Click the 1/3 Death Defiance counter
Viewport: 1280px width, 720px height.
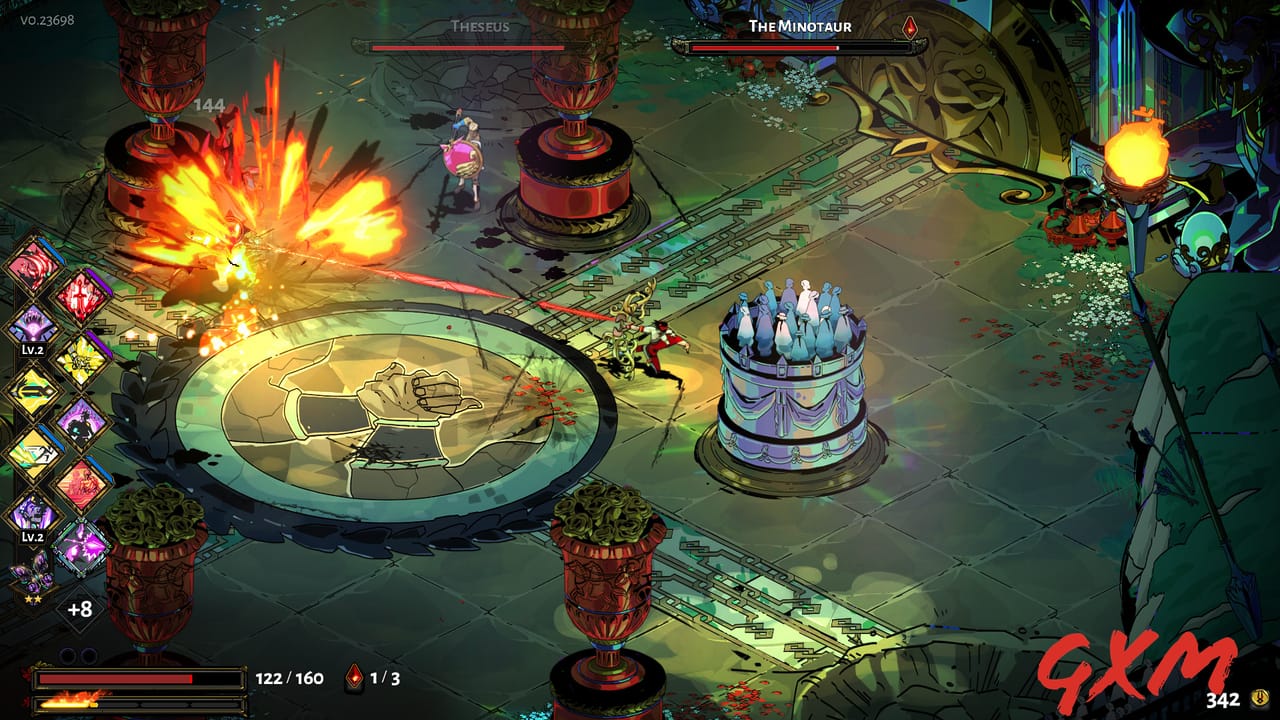tap(385, 678)
